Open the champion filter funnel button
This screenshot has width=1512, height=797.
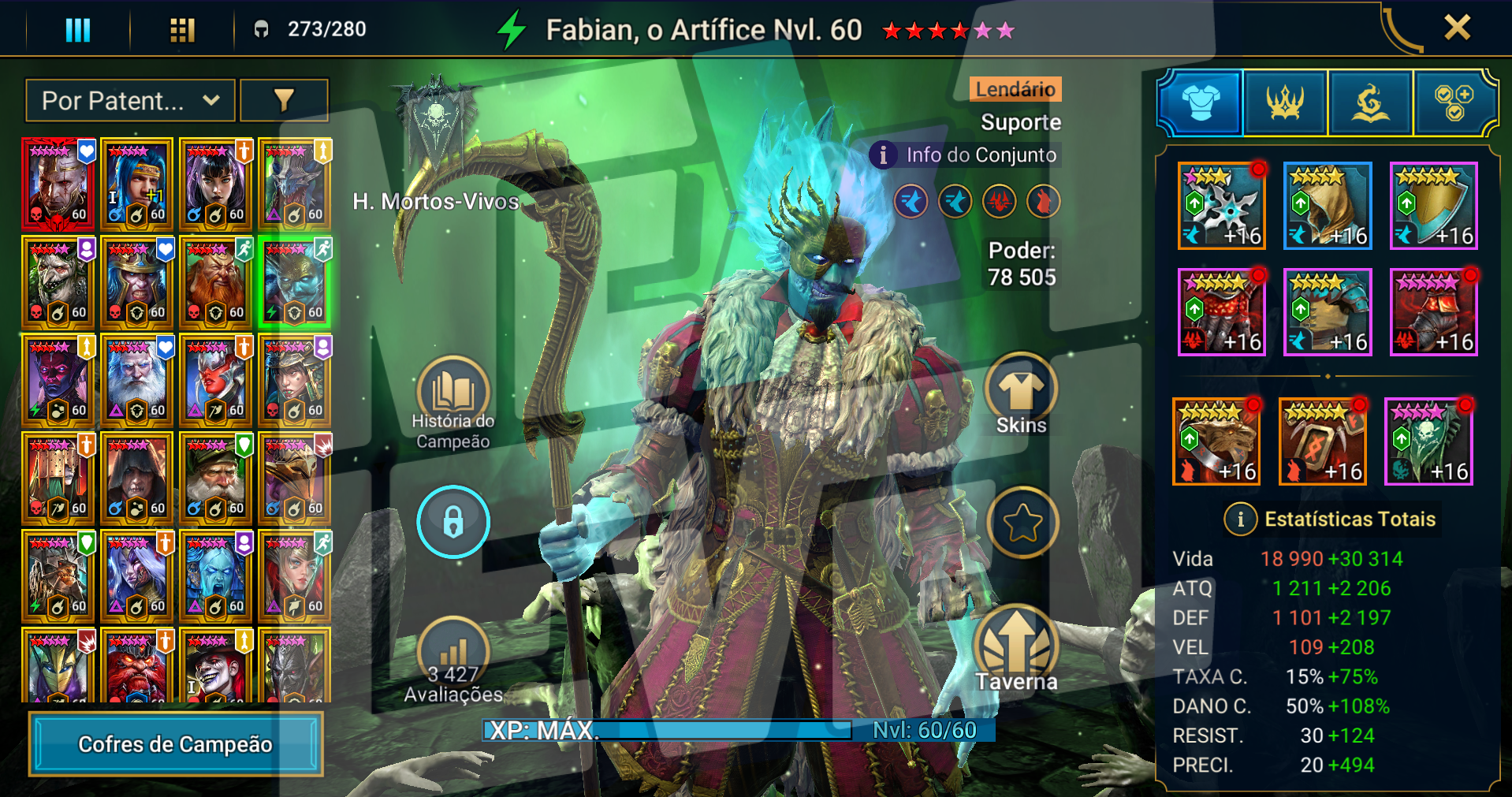[284, 101]
